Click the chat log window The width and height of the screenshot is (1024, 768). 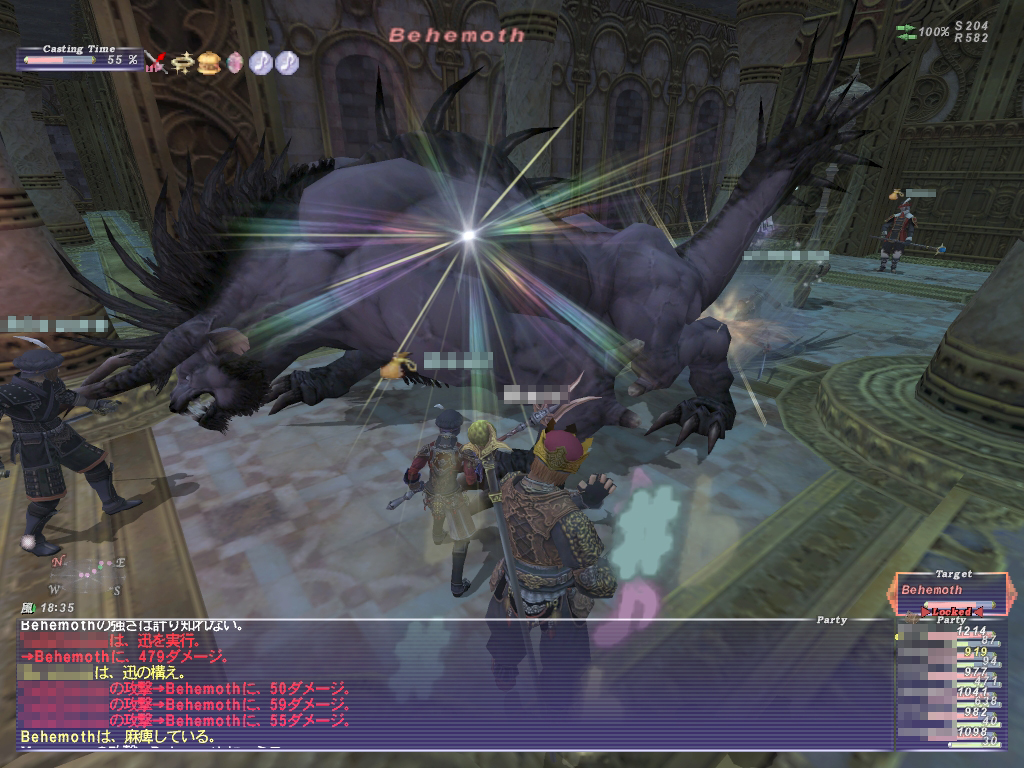(x=450, y=685)
